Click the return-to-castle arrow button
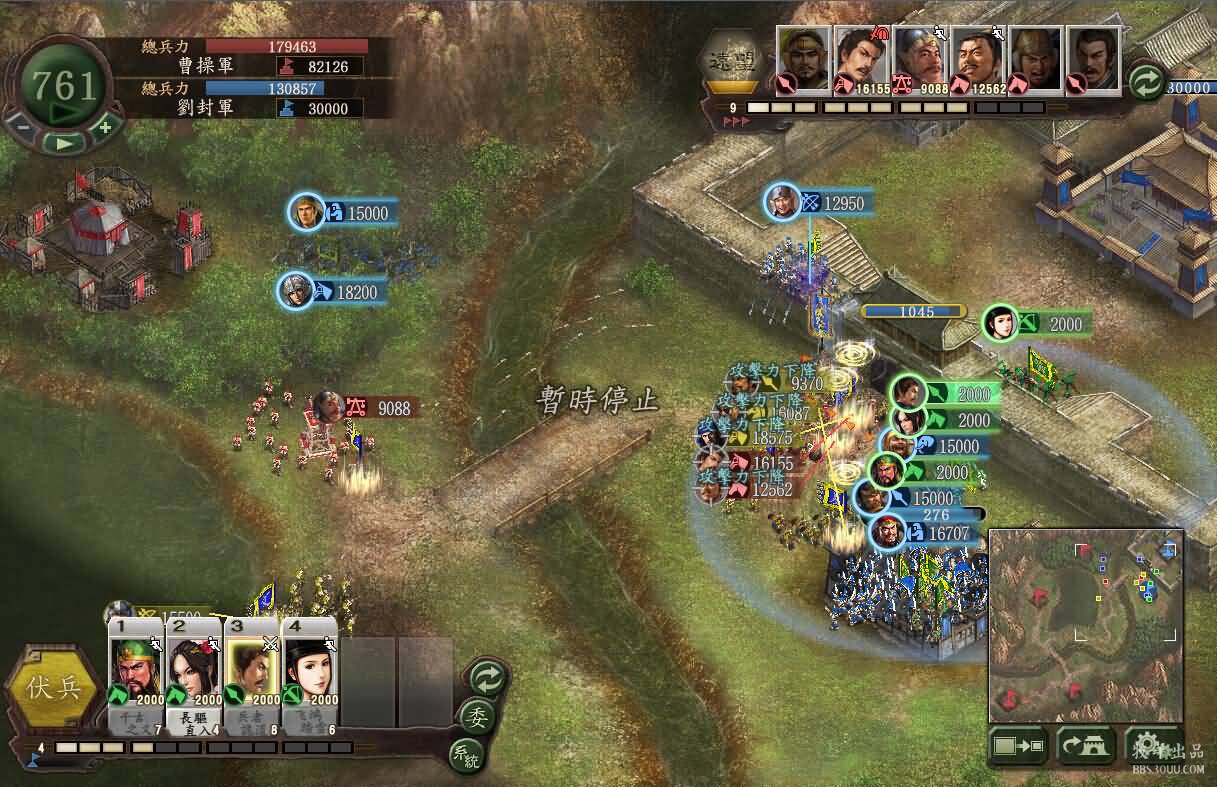The height and width of the screenshot is (787, 1217). coord(1087,745)
